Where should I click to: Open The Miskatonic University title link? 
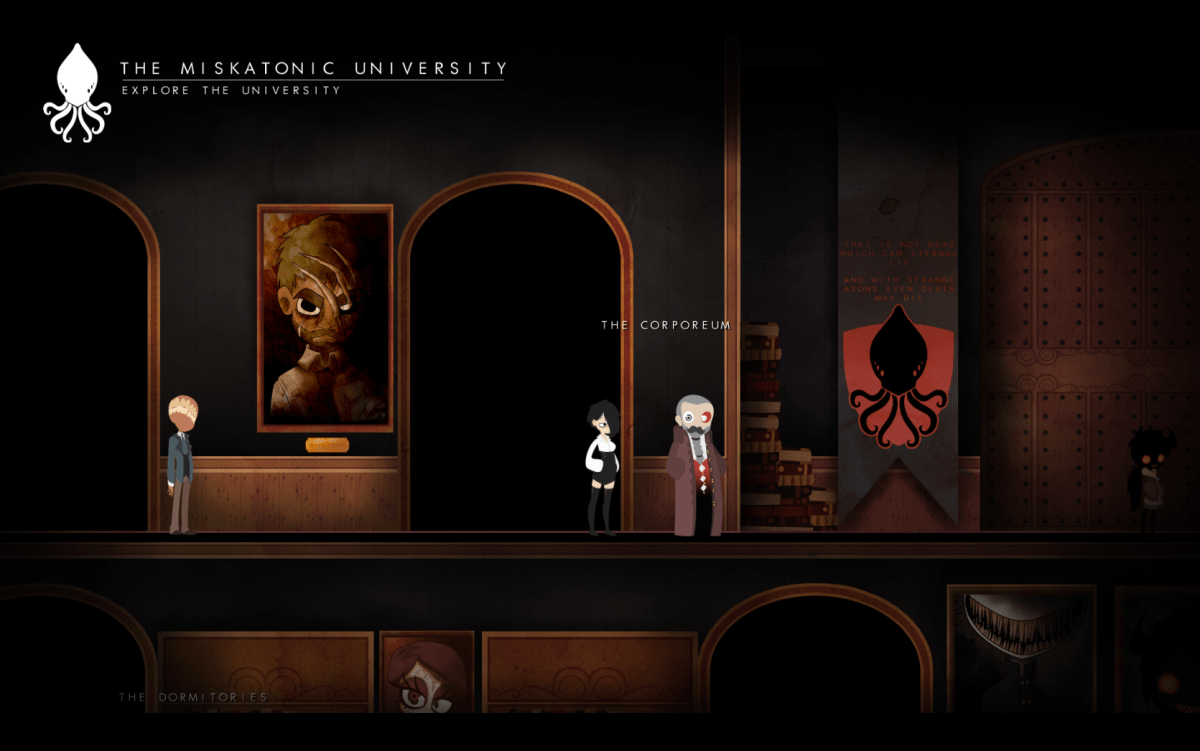tap(313, 68)
